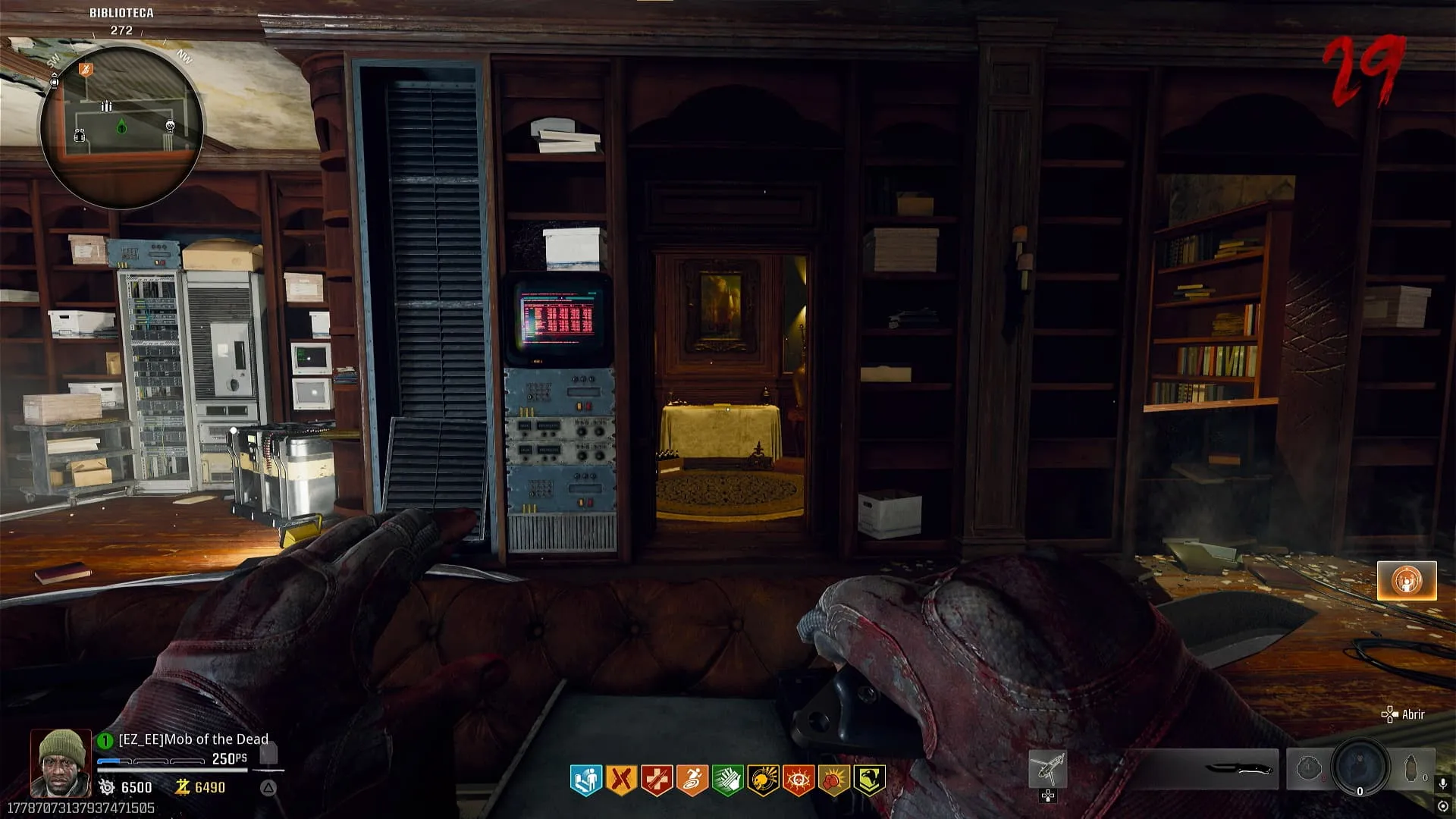Choose the yellow skull-burst perk icon
The height and width of the screenshot is (819, 1456).
763,780
